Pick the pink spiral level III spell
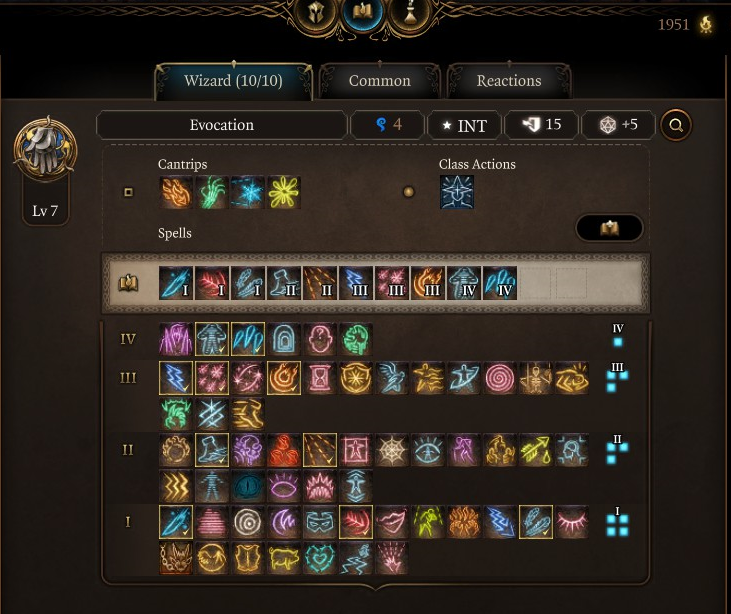Image resolution: width=731 pixels, height=614 pixels. [500, 378]
